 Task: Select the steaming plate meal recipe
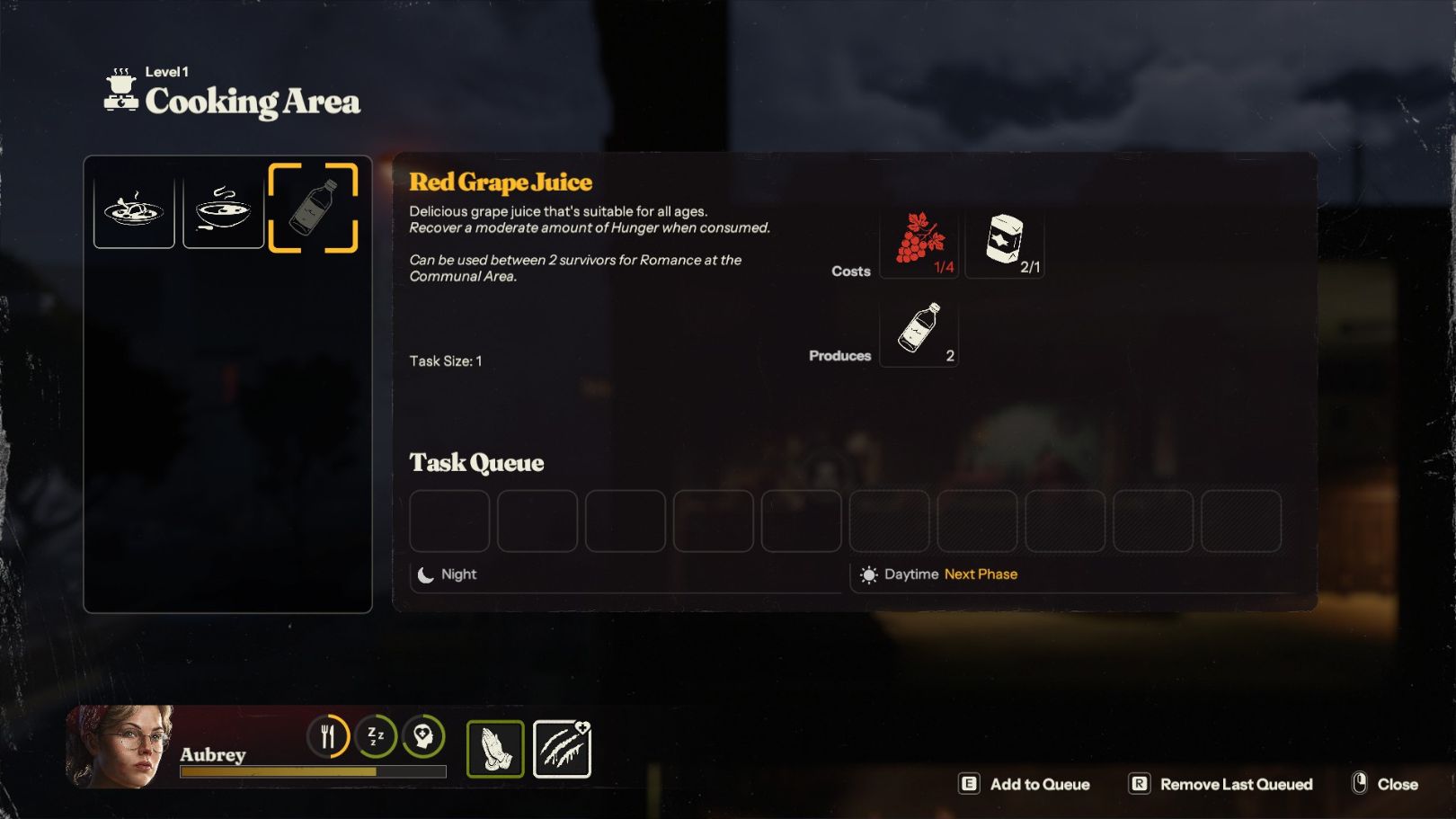click(134, 209)
